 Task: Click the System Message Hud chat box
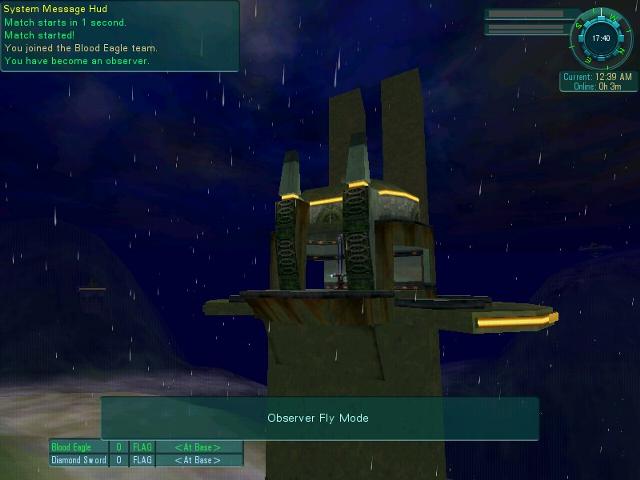[120, 36]
